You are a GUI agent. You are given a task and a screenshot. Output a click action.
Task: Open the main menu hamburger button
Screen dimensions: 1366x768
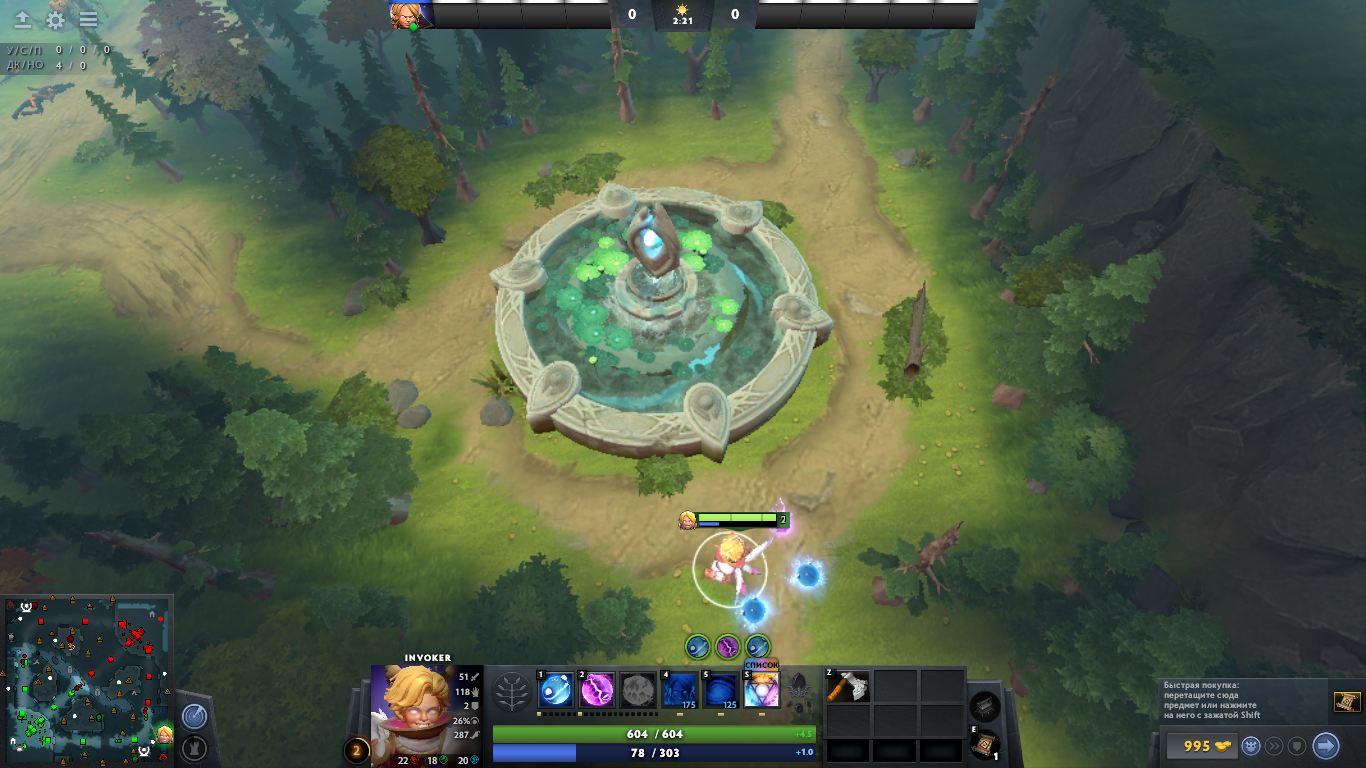[89, 20]
